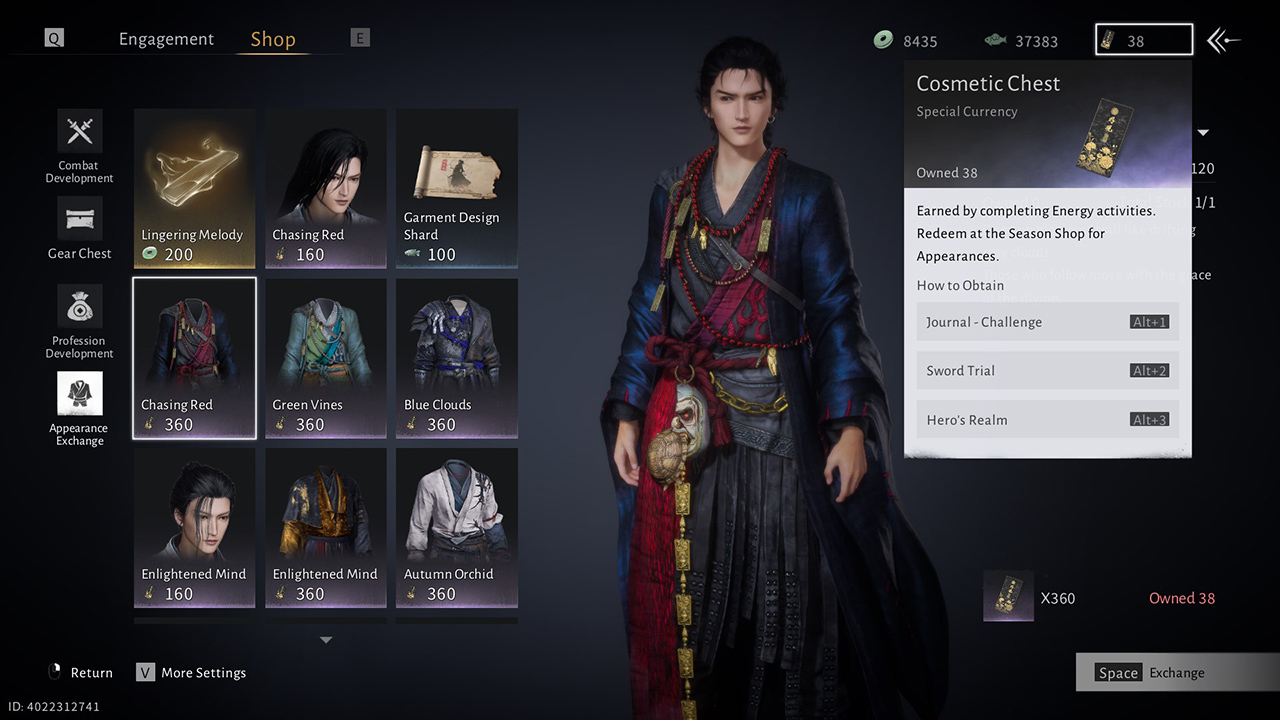Select the Lingering Melody item thumbnail
The width and height of the screenshot is (1280, 720).
pos(194,188)
